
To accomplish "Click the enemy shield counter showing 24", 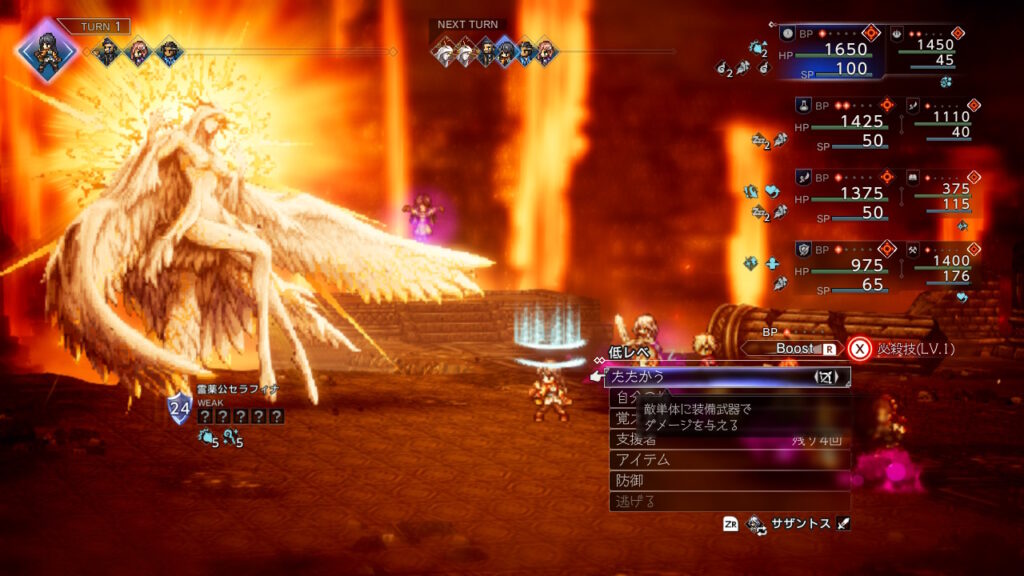I will [179, 407].
